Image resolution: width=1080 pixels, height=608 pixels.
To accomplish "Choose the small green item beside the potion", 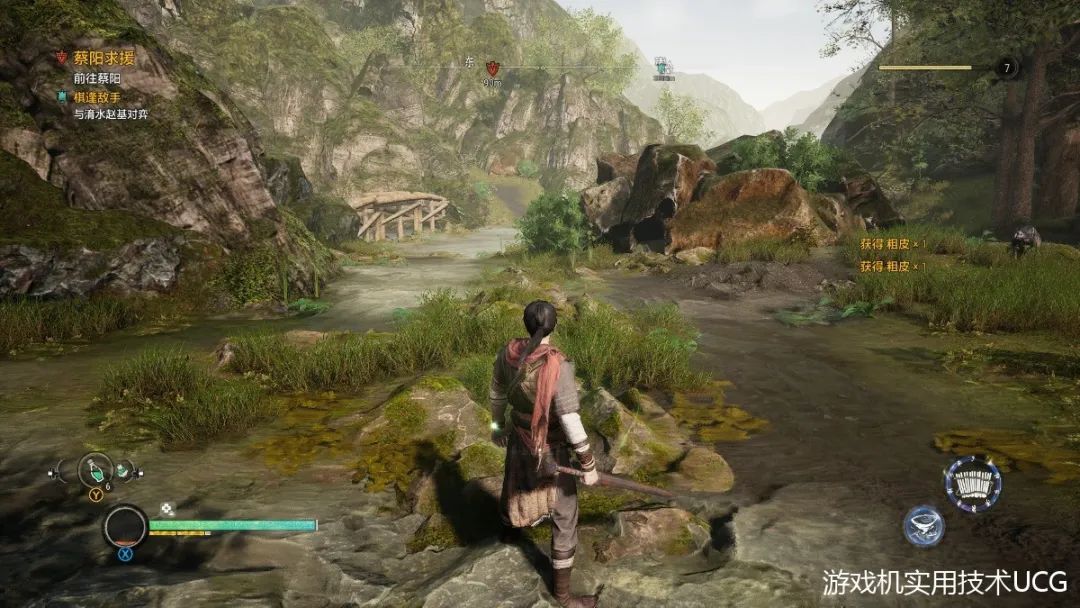I will 124,469.
